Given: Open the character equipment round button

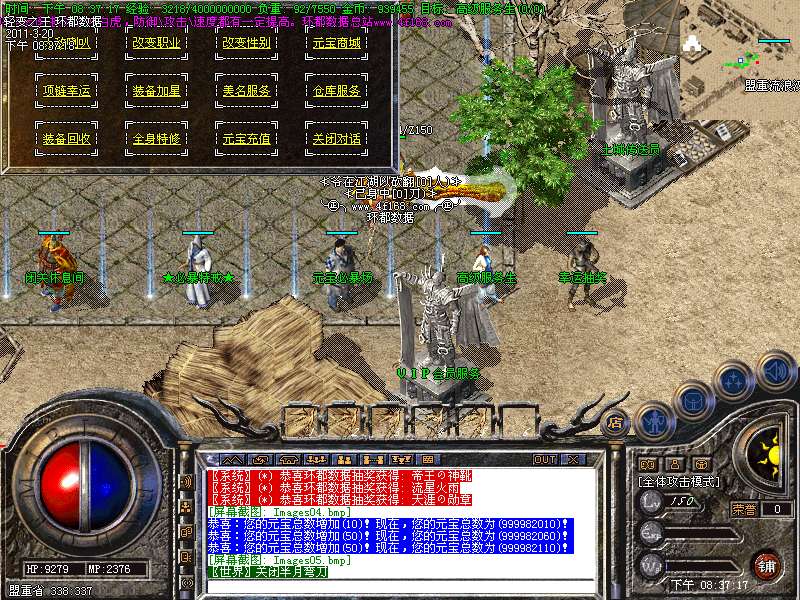Looking at the screenshot, I should coord(654,420).
